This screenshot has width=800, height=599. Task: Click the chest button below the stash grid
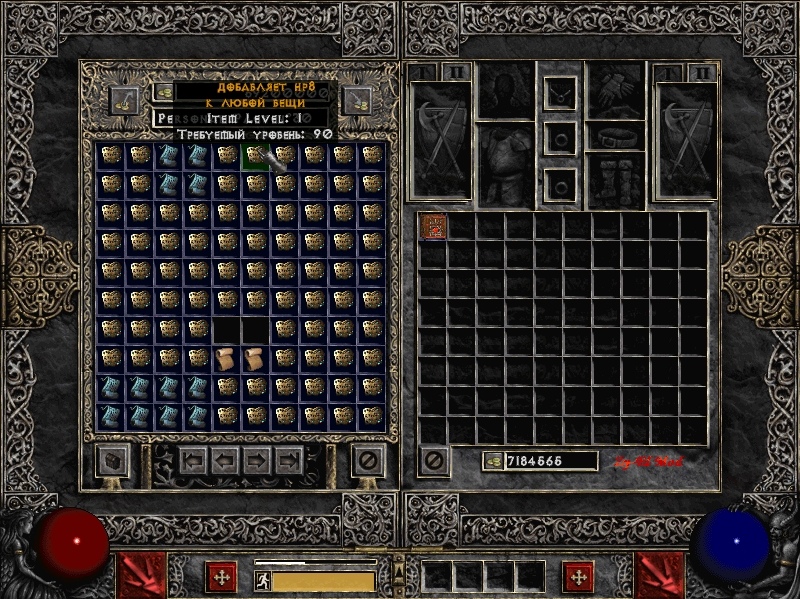point(111,461)
